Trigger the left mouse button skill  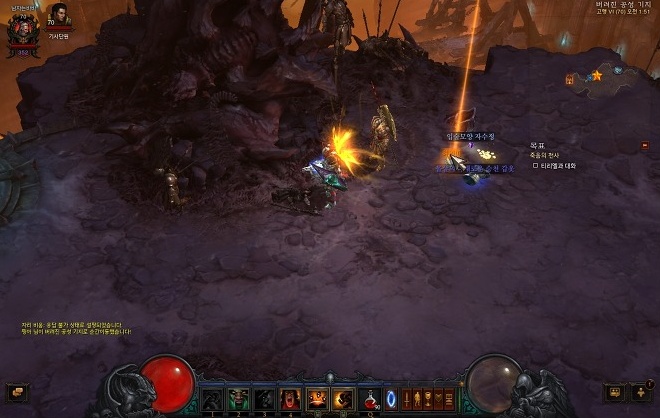pyautogui.click(x=317, y=399)
